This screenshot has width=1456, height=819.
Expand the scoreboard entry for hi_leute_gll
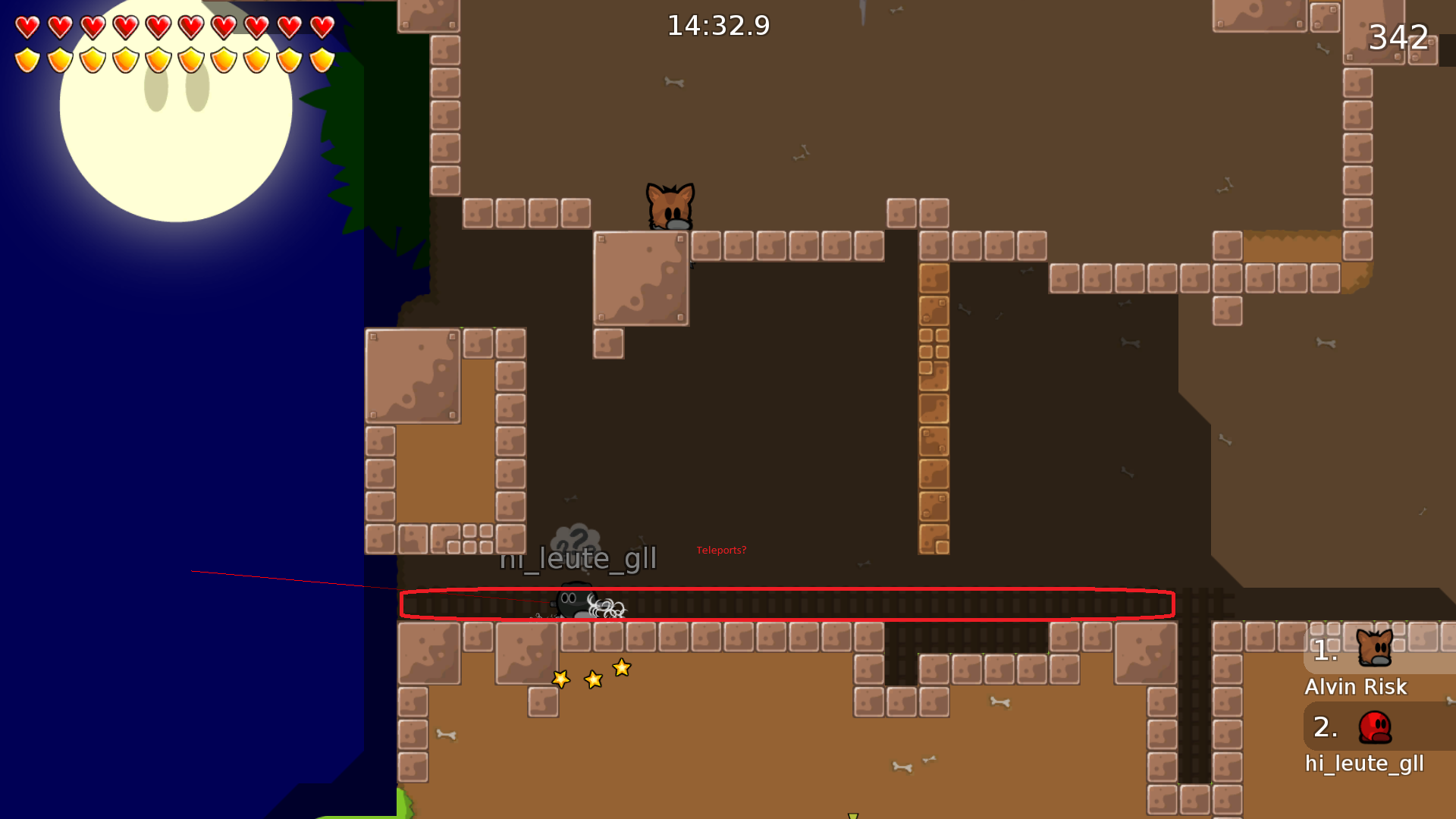point(1364,764)
